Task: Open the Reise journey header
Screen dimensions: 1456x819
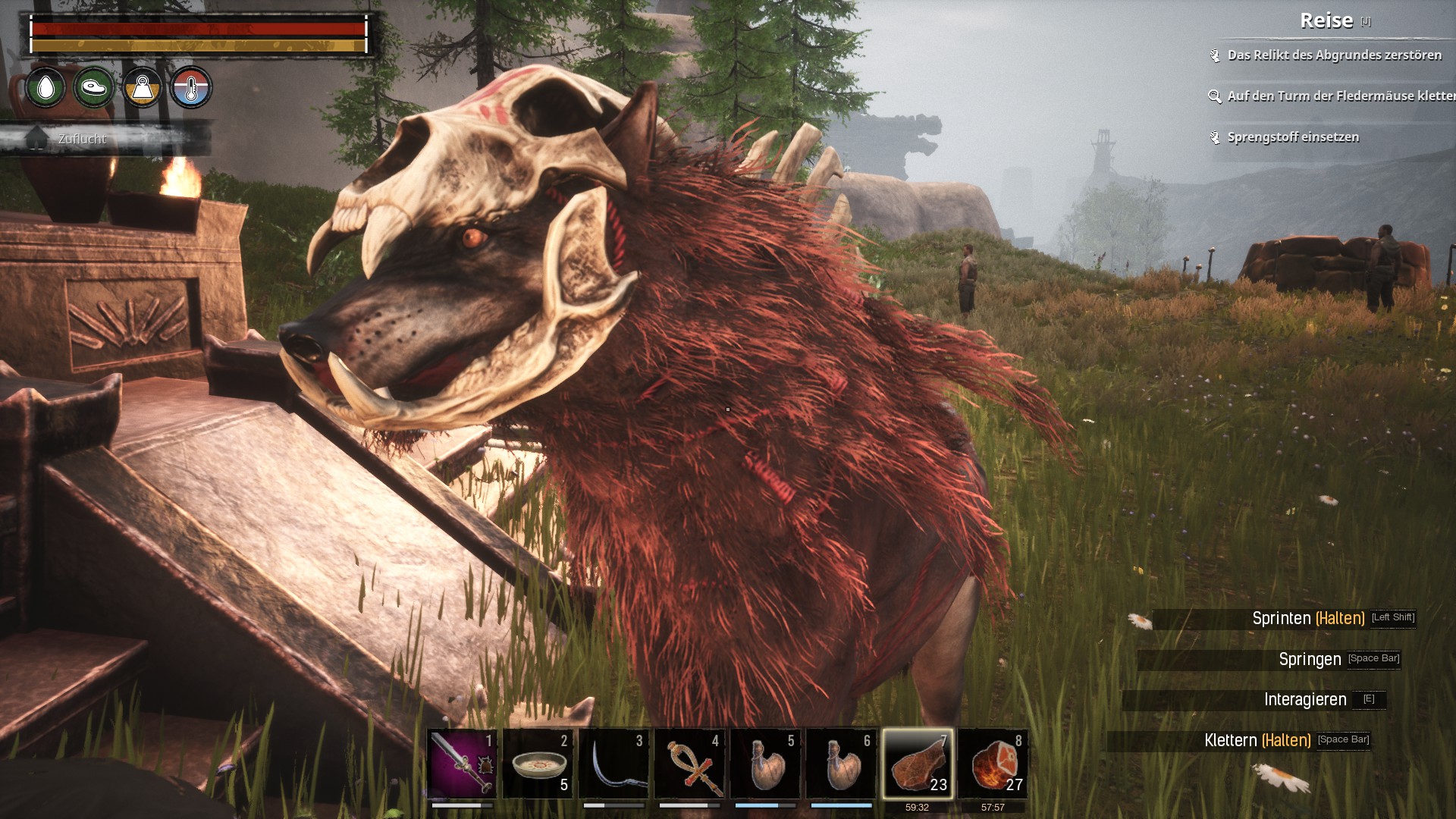Action: (x=1326, y=20)
